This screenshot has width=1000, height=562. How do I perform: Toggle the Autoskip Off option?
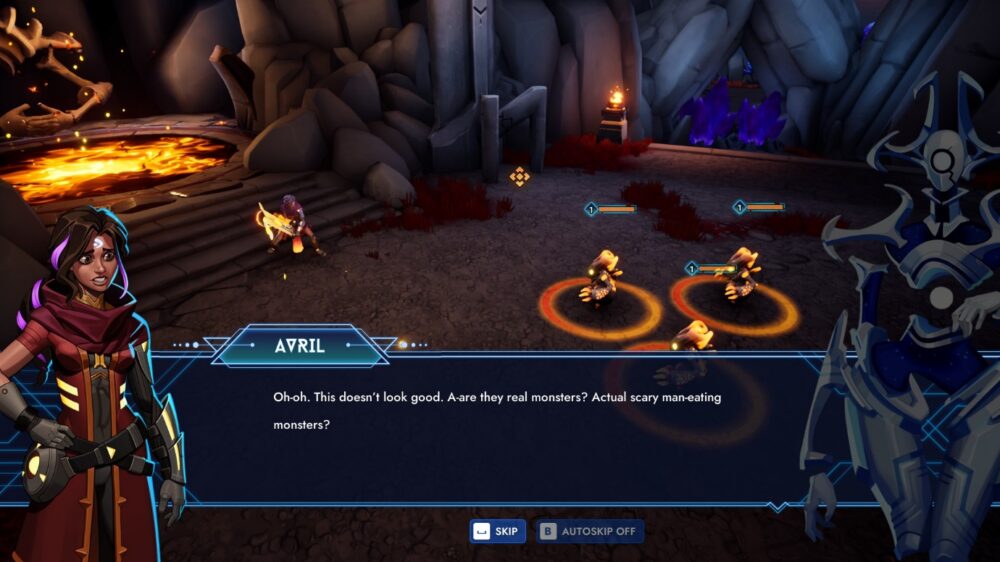tap(589, 531)
